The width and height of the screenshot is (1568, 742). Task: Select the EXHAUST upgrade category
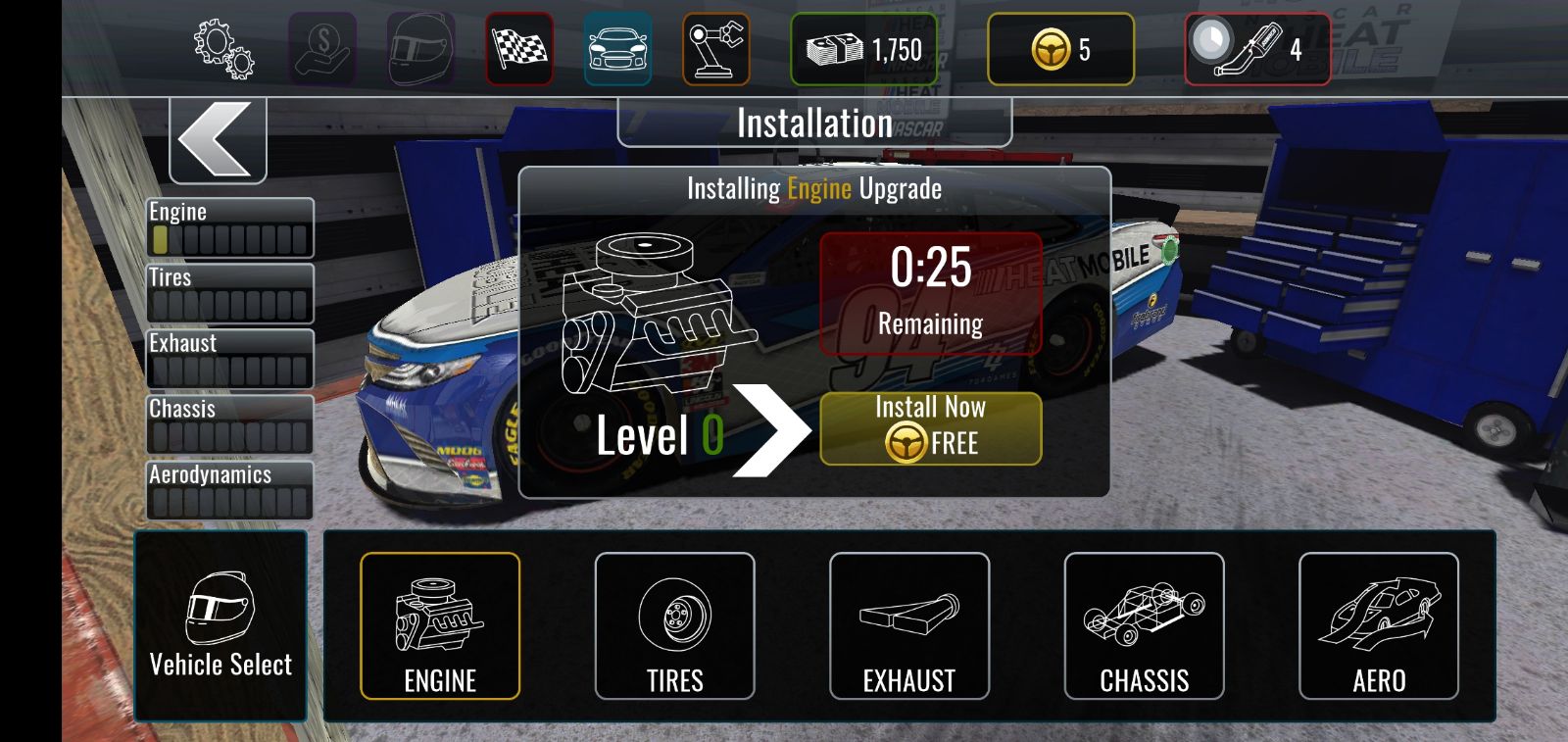tap(909, 625)
